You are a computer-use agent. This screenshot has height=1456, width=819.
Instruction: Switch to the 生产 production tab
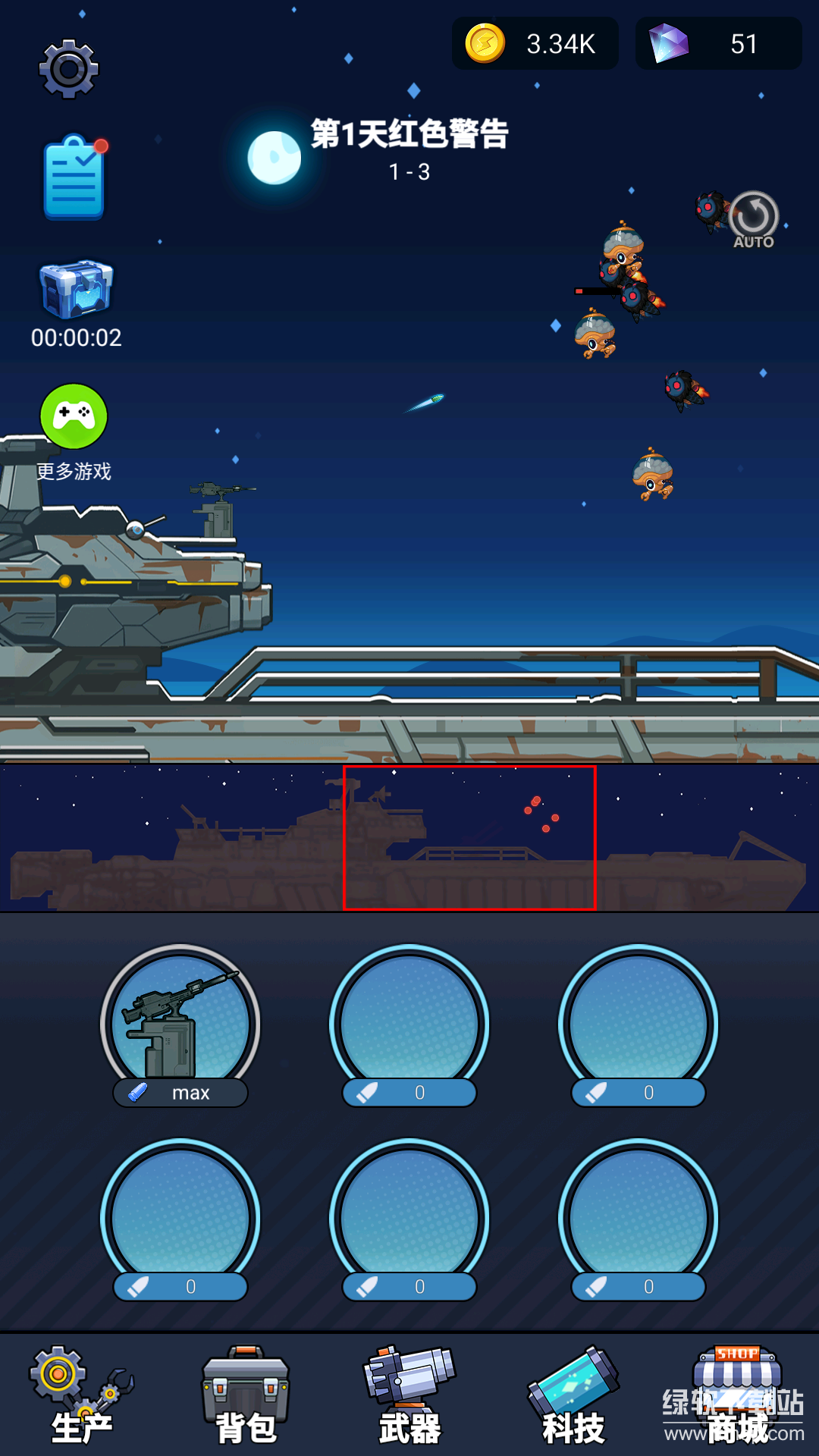[x=81, y=1397]
